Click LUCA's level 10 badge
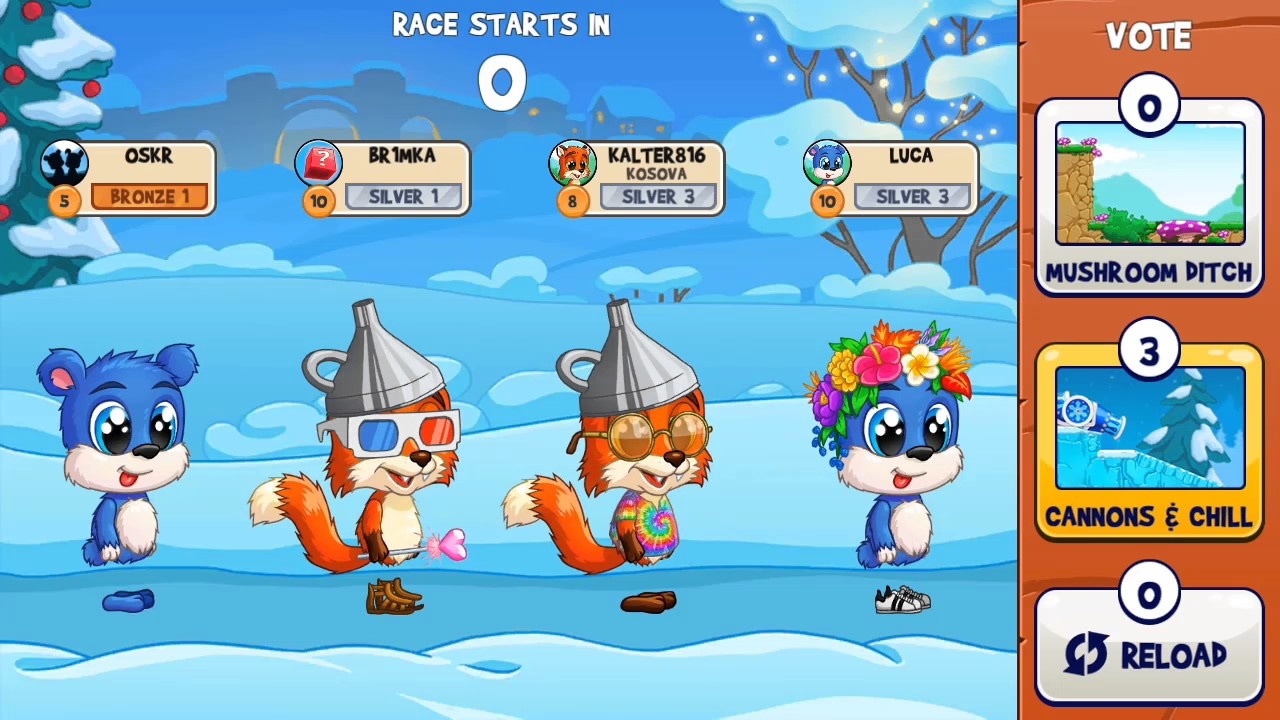 tap(827, 201)
